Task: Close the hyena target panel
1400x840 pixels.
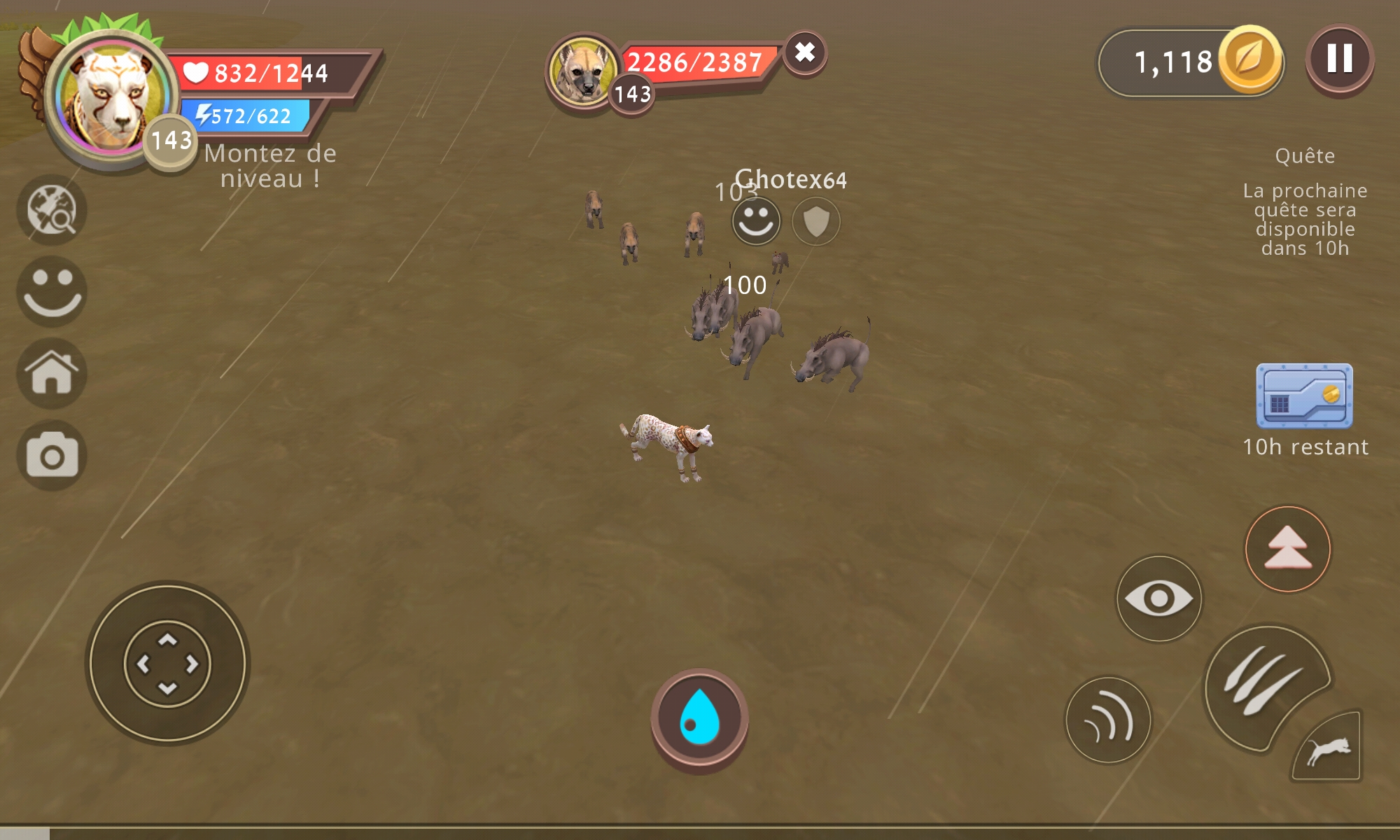Action: point(805,52)
